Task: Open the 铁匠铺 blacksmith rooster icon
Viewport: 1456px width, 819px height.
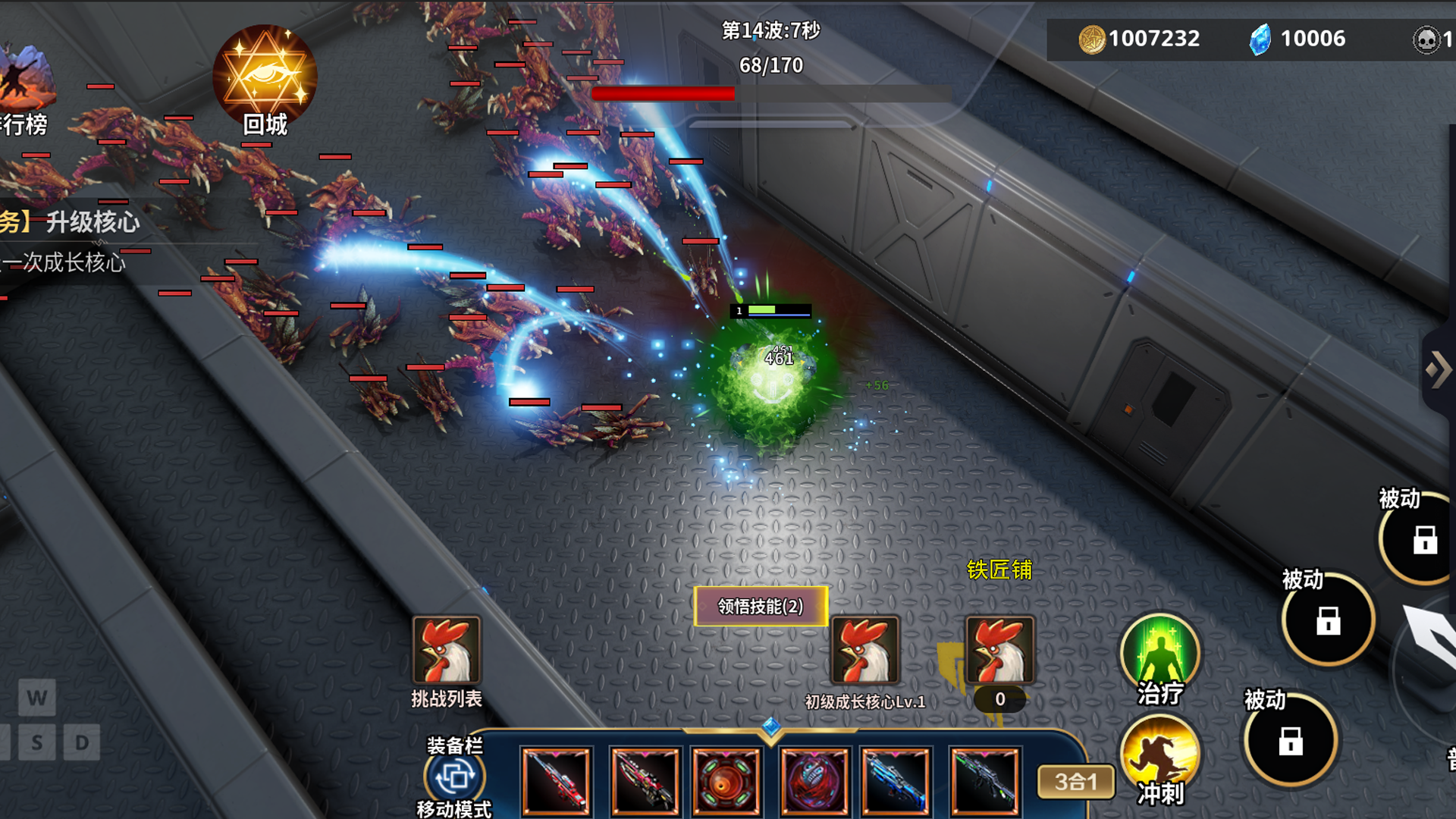Action: [999, 651]
